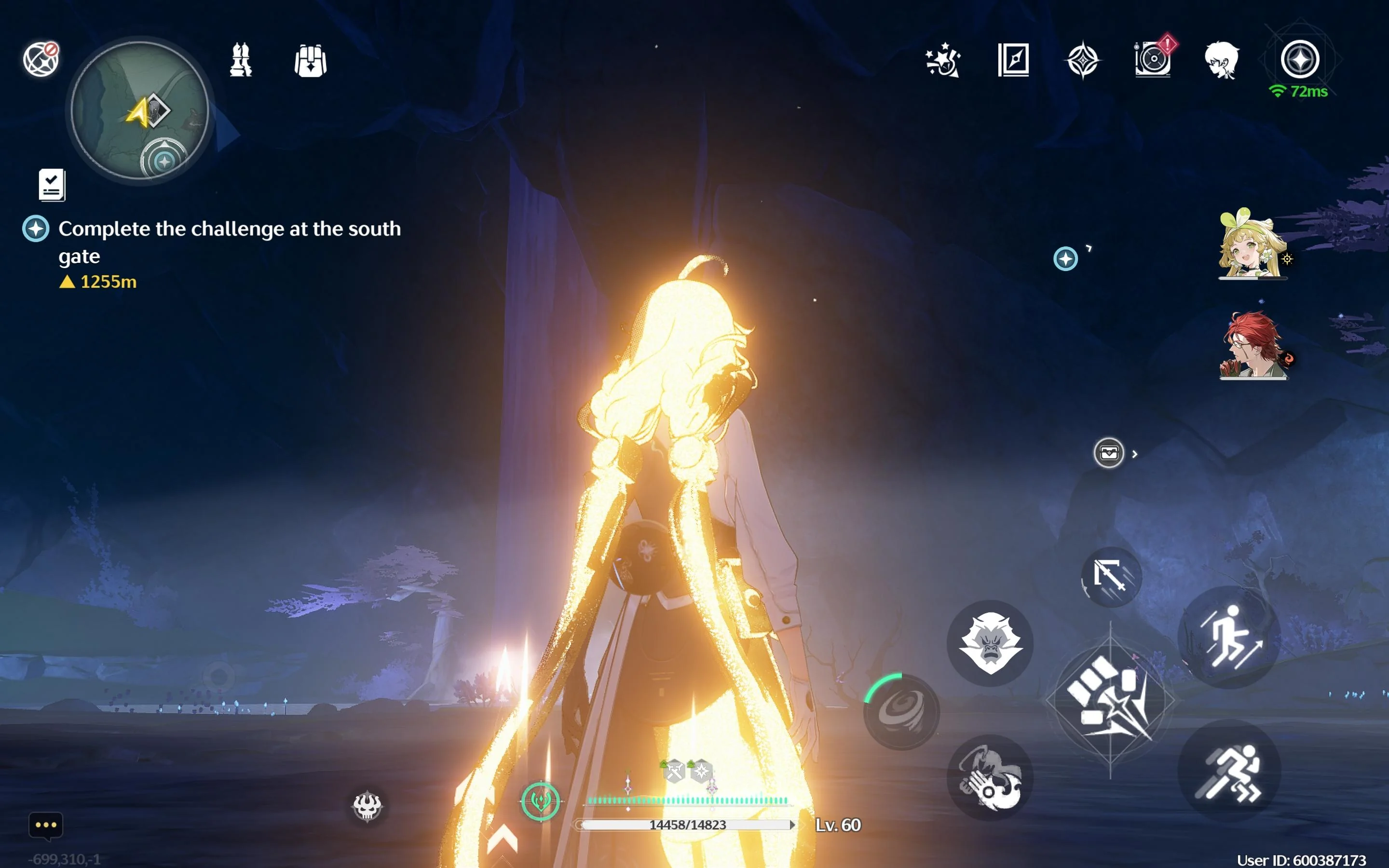Open the circular minimap
The height and width of the screenshot is (868, 1389).
139,109
